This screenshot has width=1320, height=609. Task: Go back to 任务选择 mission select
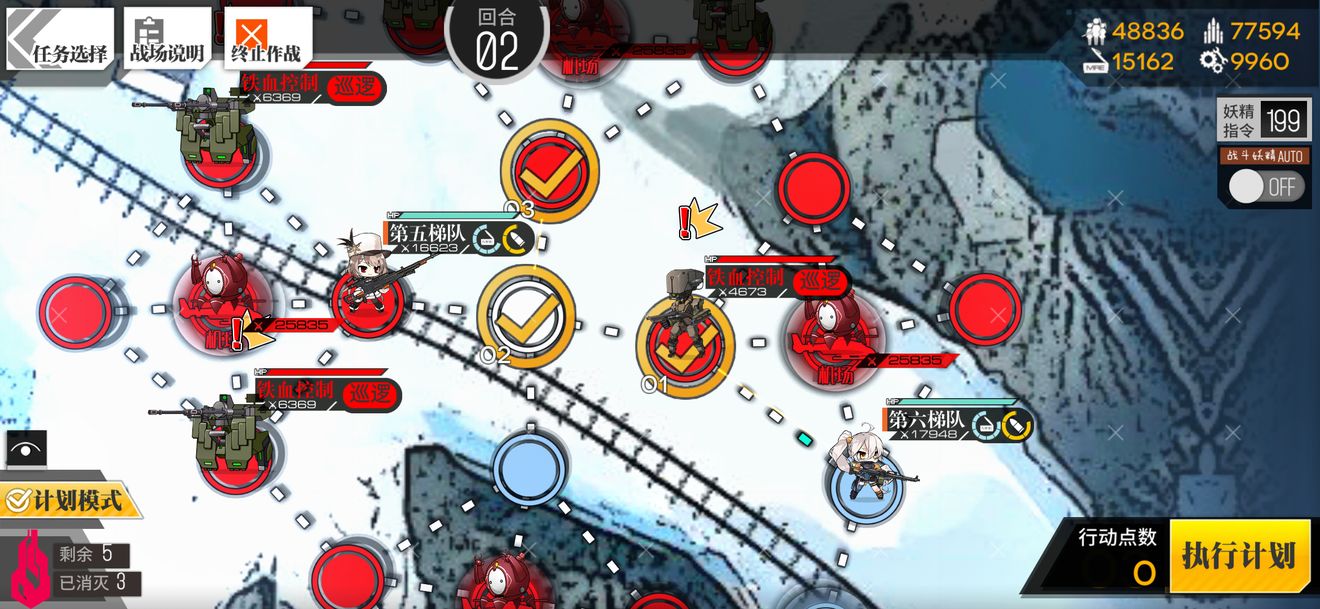pos(59,38)
